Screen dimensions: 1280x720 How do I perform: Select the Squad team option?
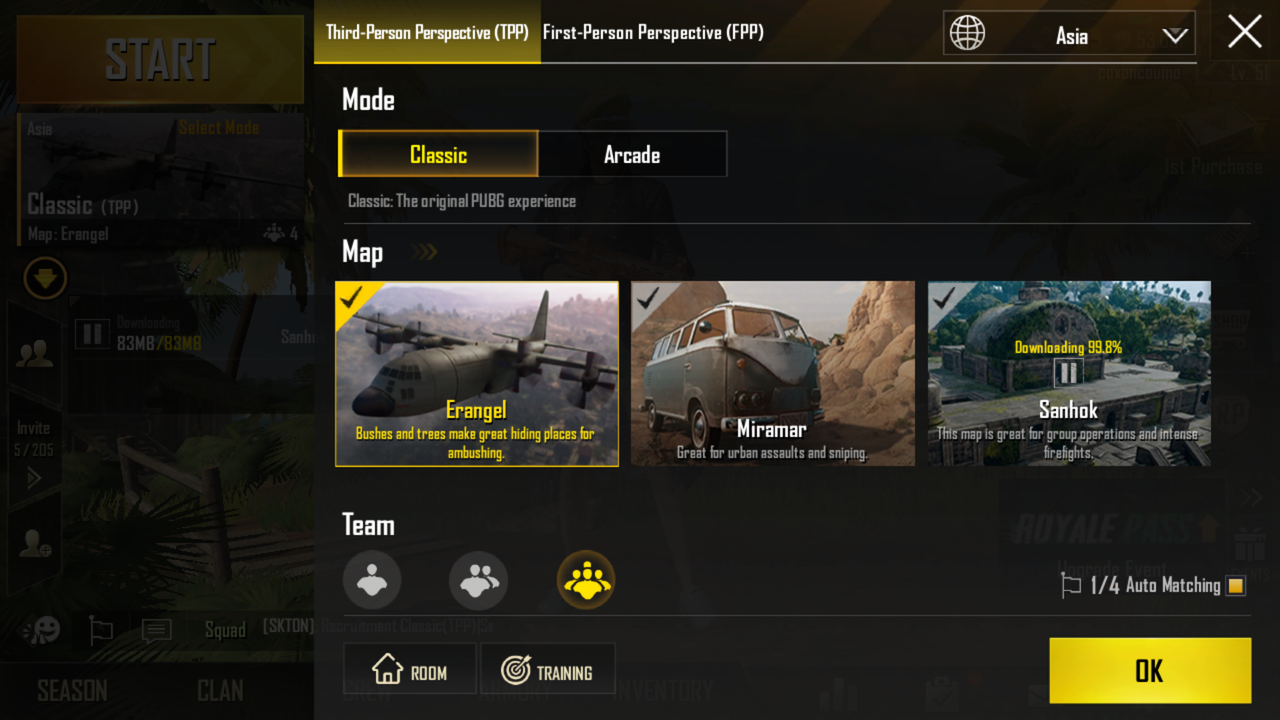click(x=586, y=580)
